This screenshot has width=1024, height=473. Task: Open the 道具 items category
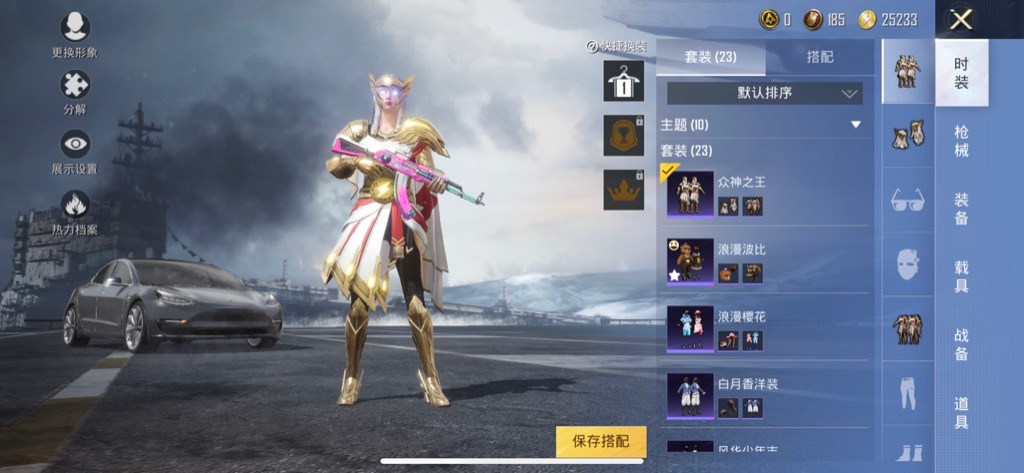[x=961, y=412]
